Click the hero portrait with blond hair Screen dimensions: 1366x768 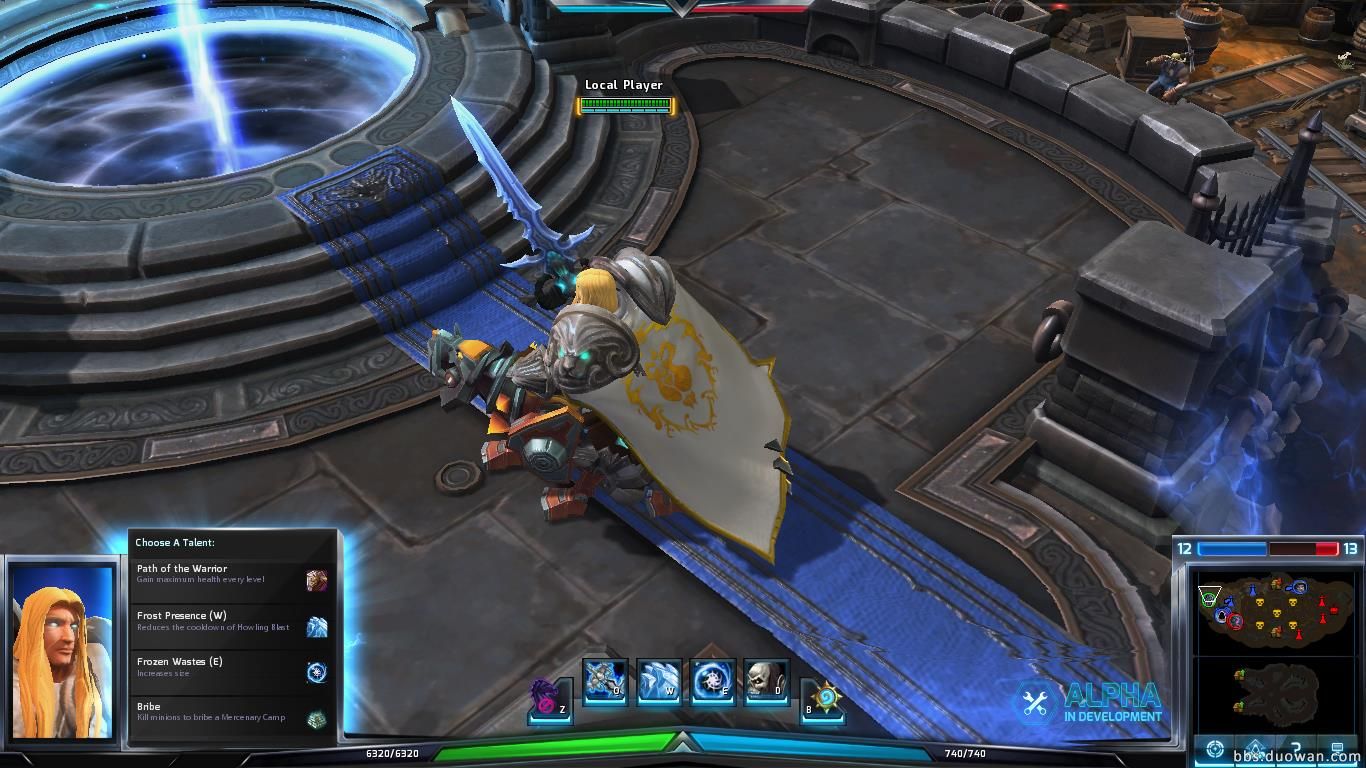click(61, 650)
